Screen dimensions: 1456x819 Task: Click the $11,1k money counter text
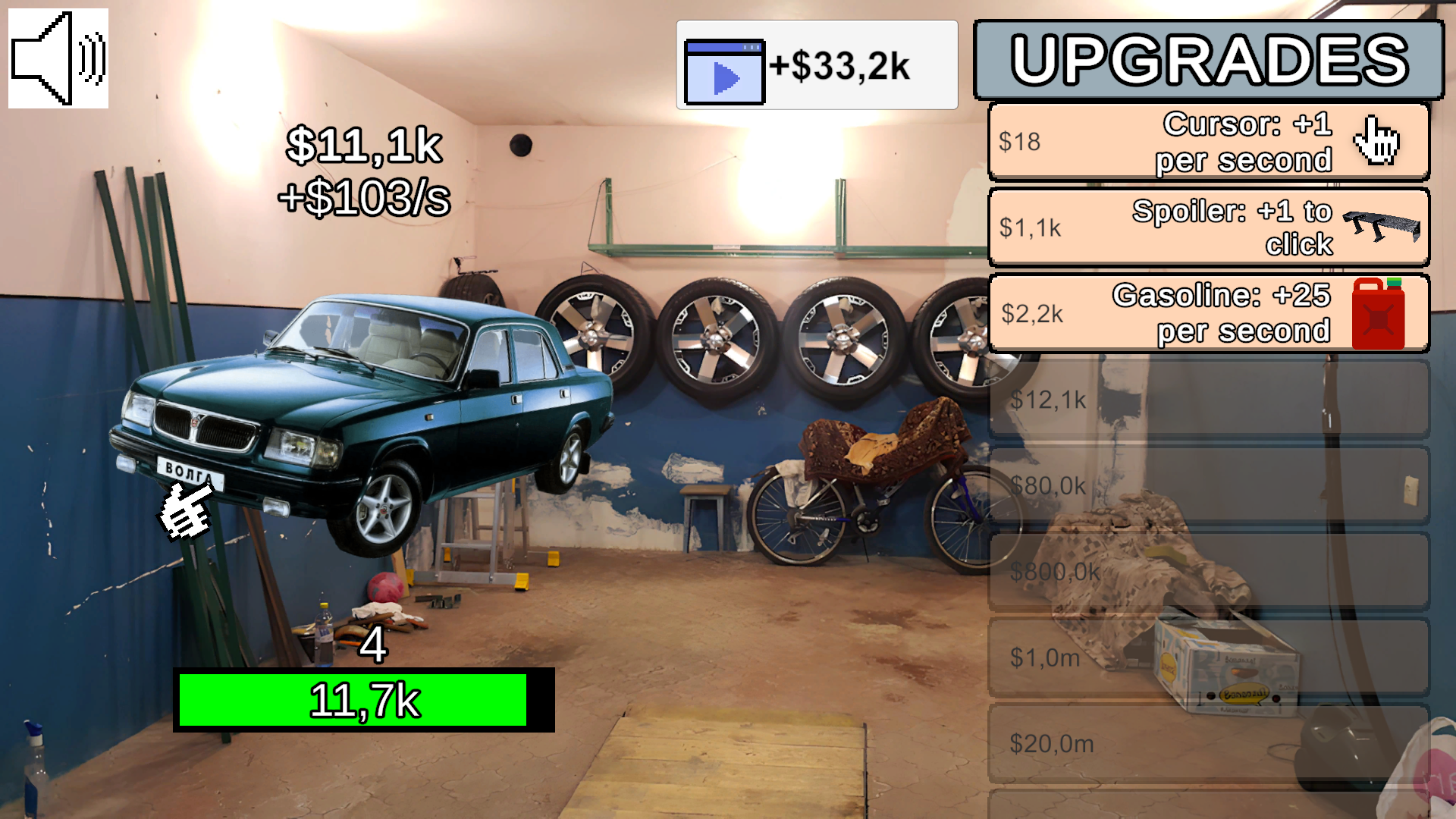point(366,146)
